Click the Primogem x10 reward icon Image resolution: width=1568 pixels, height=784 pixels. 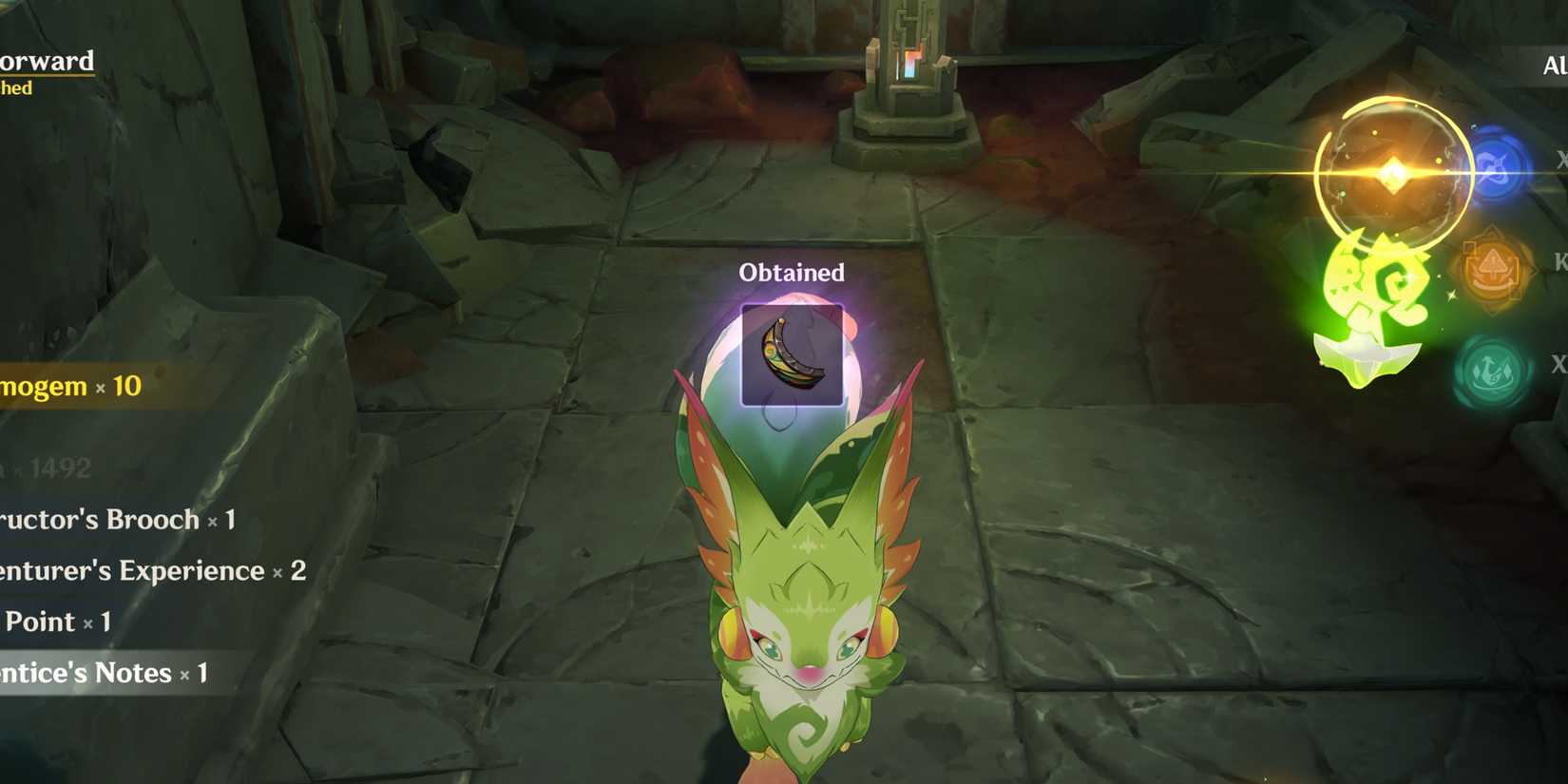(71, 387)
